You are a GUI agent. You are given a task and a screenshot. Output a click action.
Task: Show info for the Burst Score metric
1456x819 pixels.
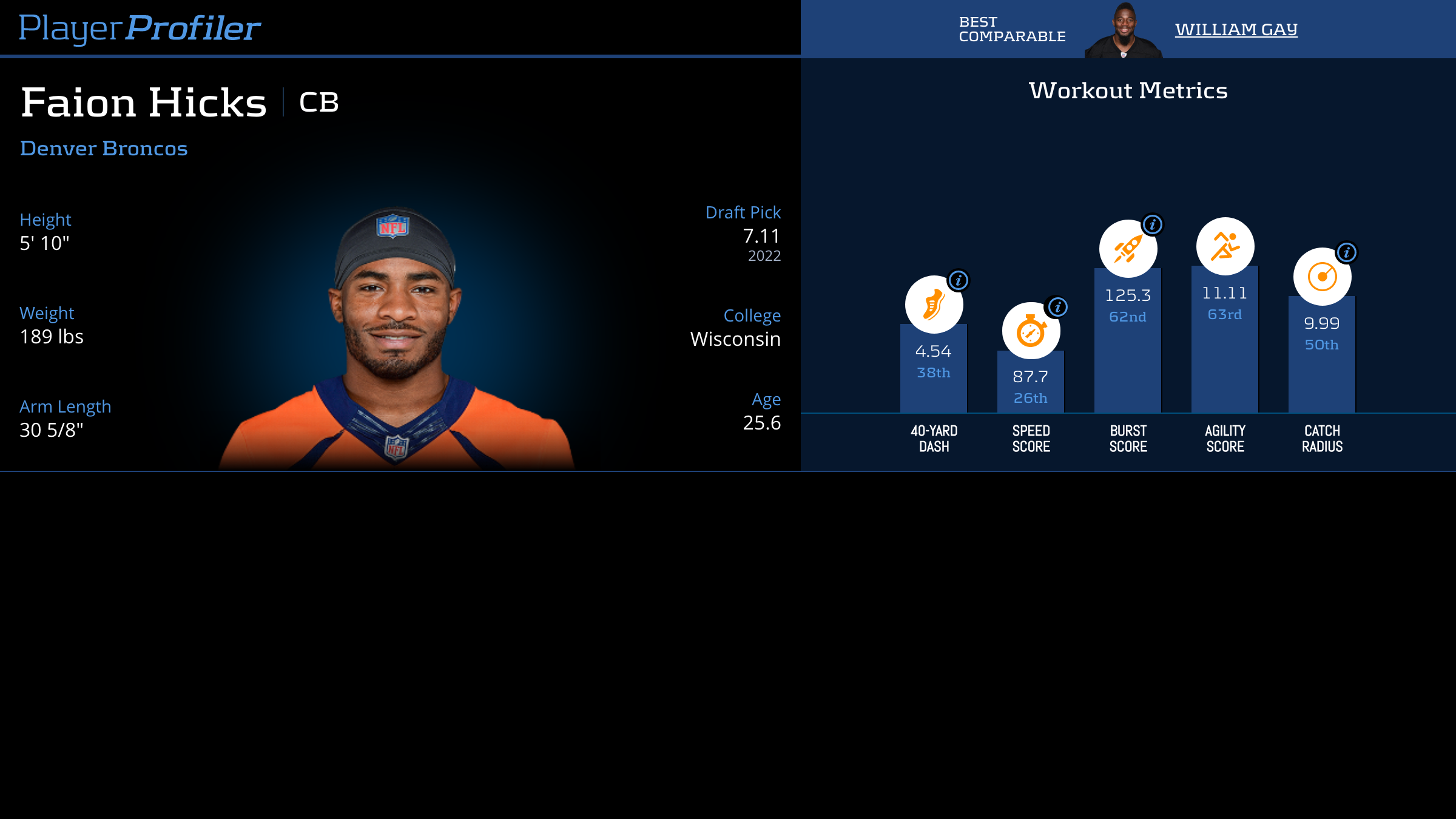(x=1152, y=224)
